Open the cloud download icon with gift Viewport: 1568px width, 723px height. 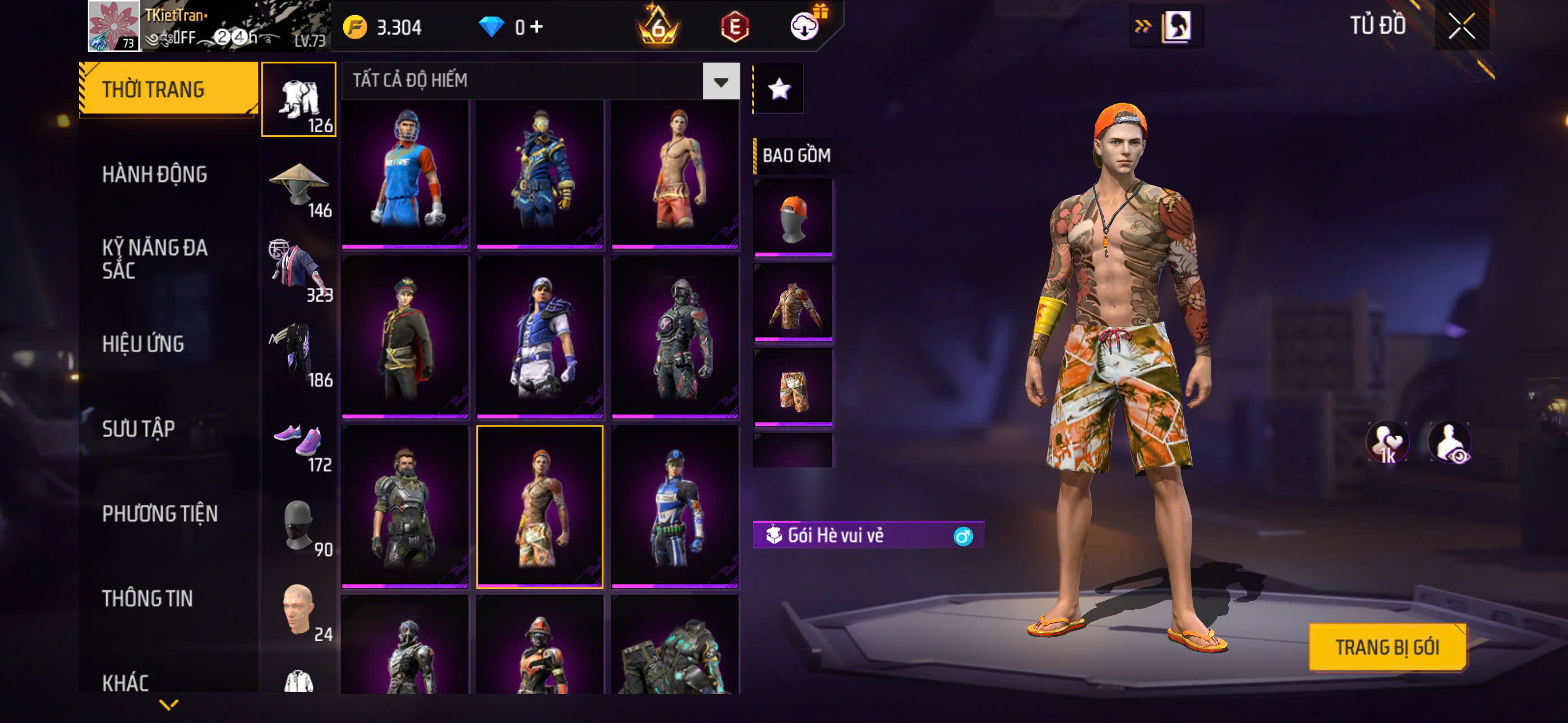click(805, 25)
